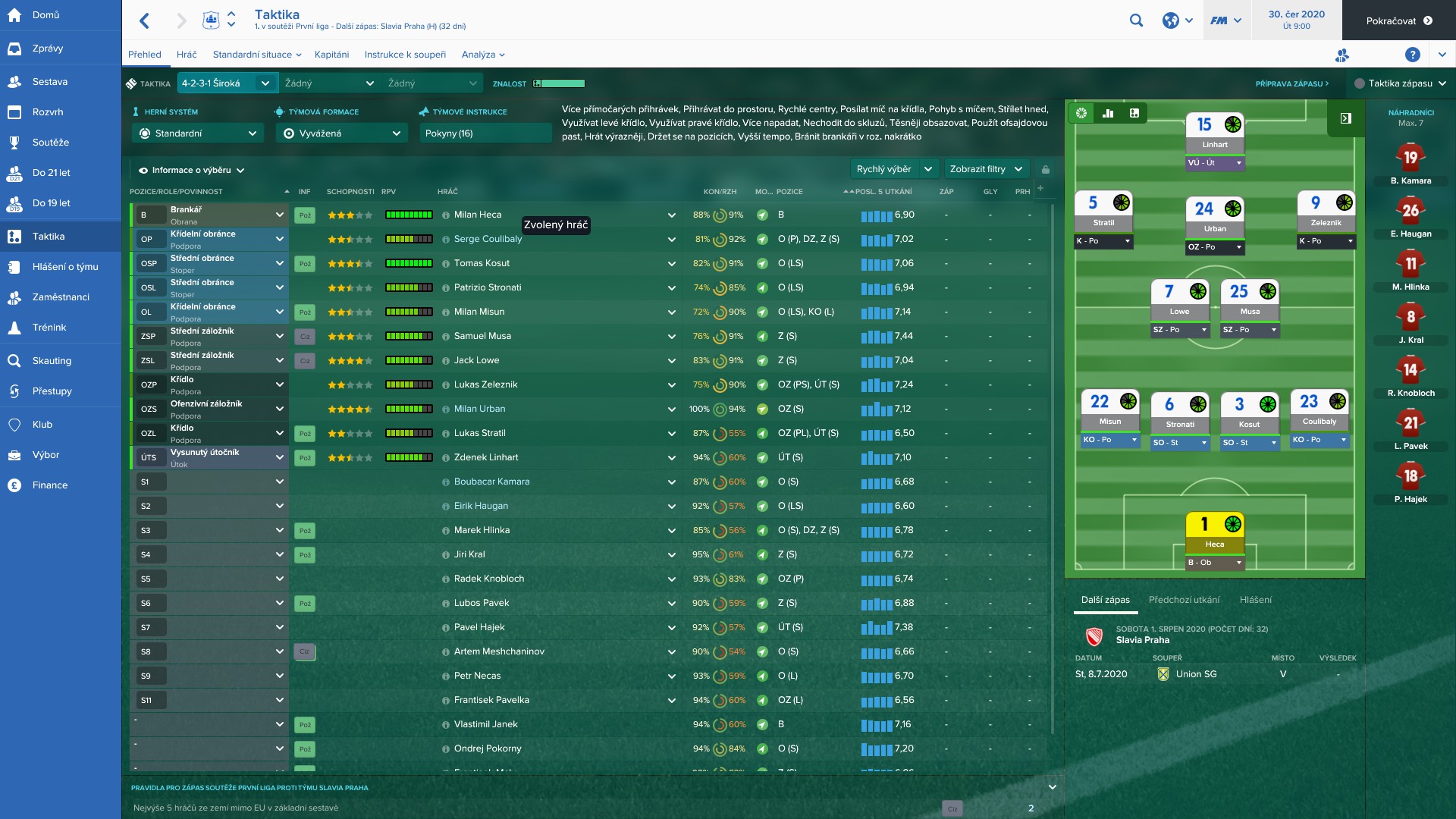Open Instrukce k soupeři tab

click(405, 55)
